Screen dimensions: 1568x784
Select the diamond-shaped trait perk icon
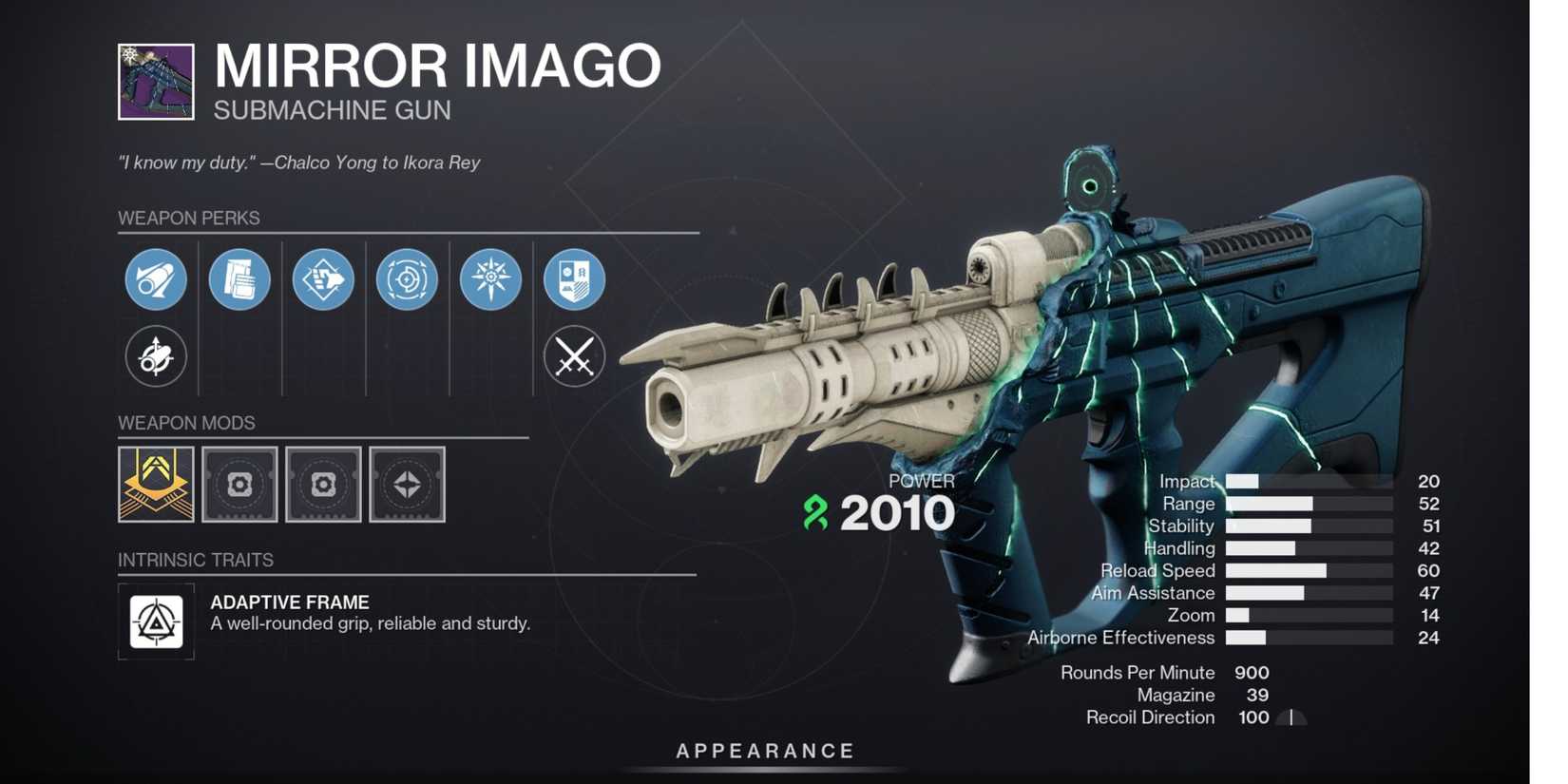pyautogui.click(x=322, y=279)
